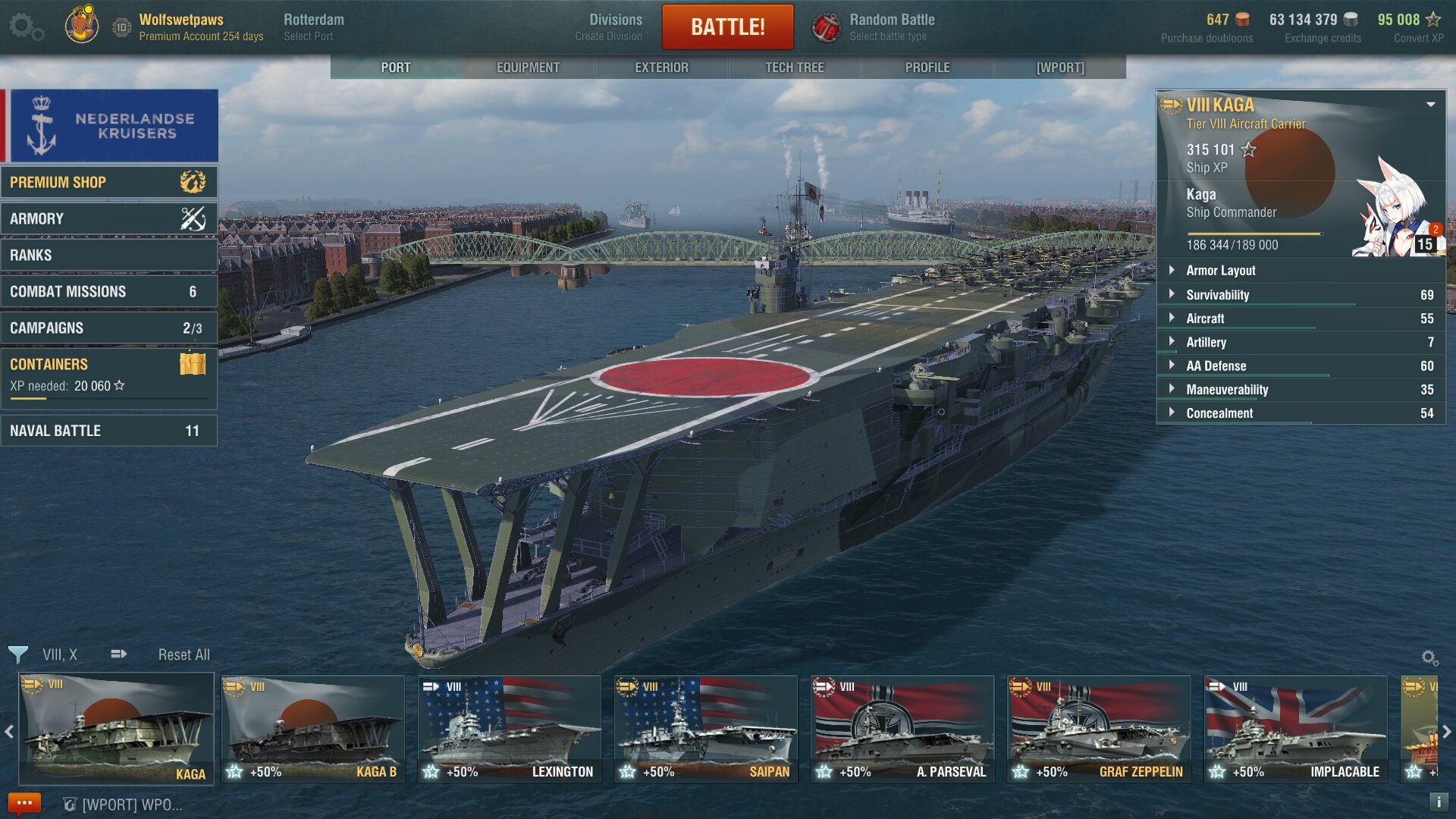Image resolution: width=1456 pixels, height=819 pixels.
Task: Show the Profile tab
Action: (x=927, y=67)
